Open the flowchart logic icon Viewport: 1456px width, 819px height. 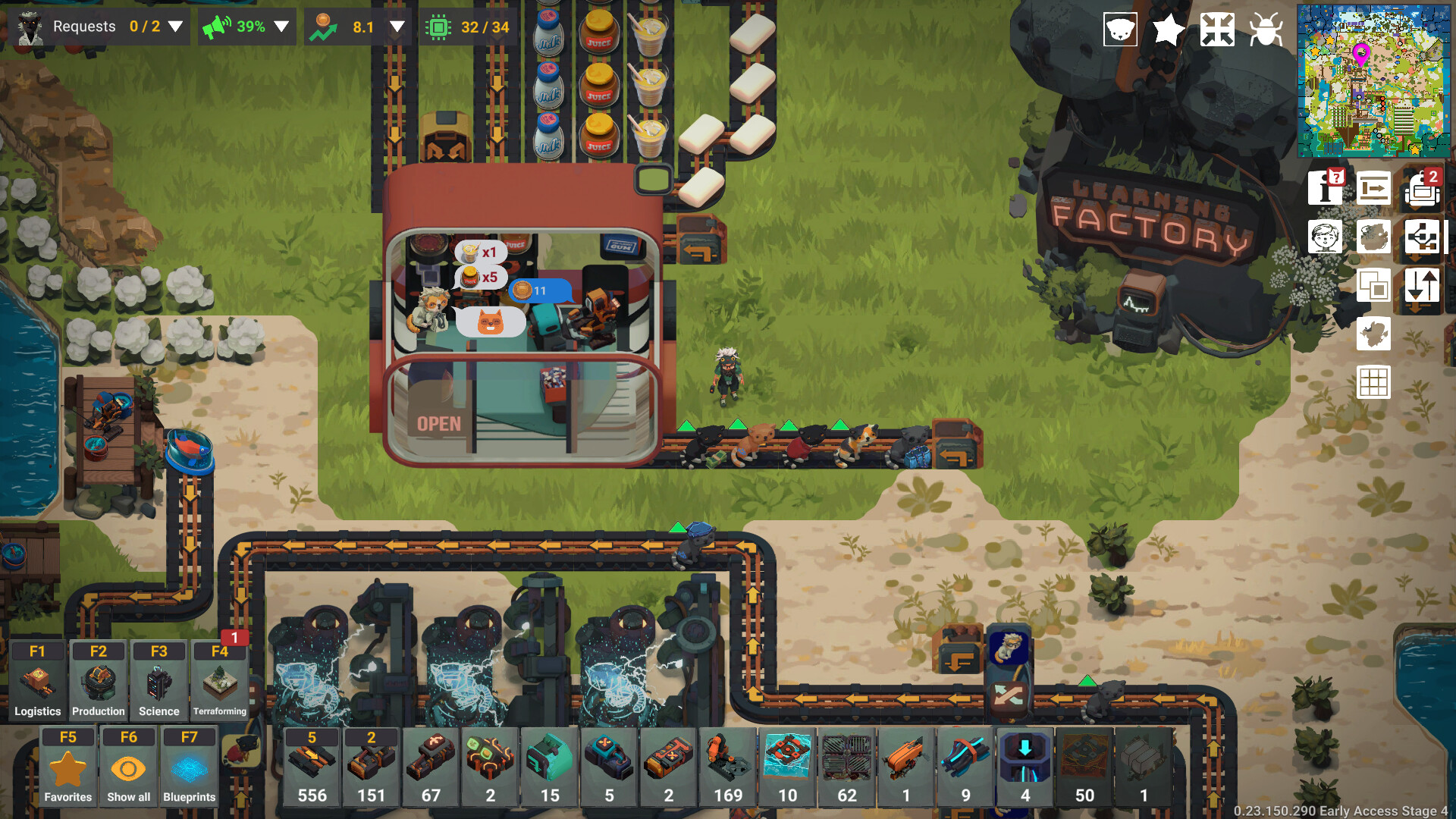[1423, 237]
